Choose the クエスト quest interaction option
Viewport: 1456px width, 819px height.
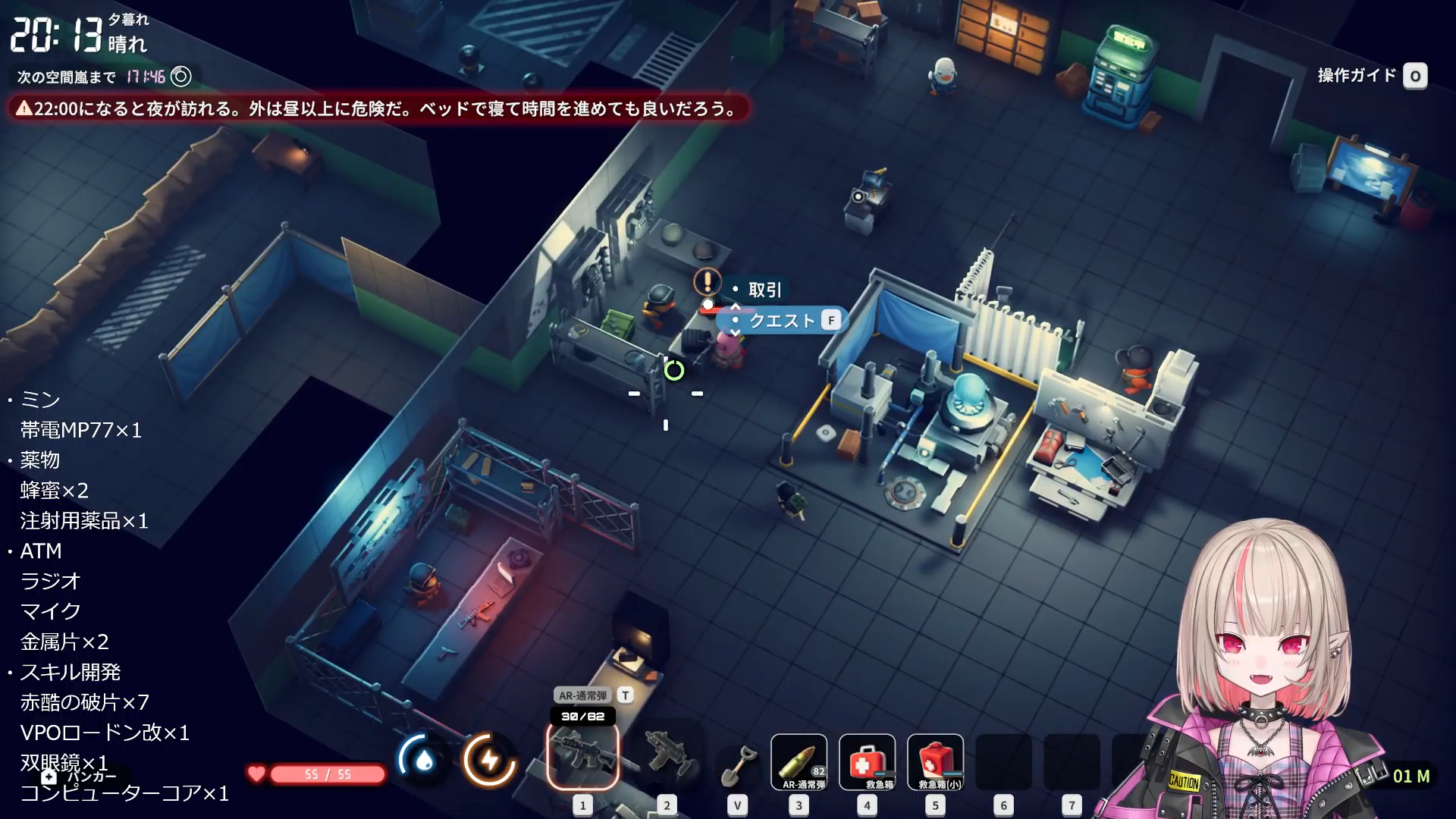click(x=782, y=321)
